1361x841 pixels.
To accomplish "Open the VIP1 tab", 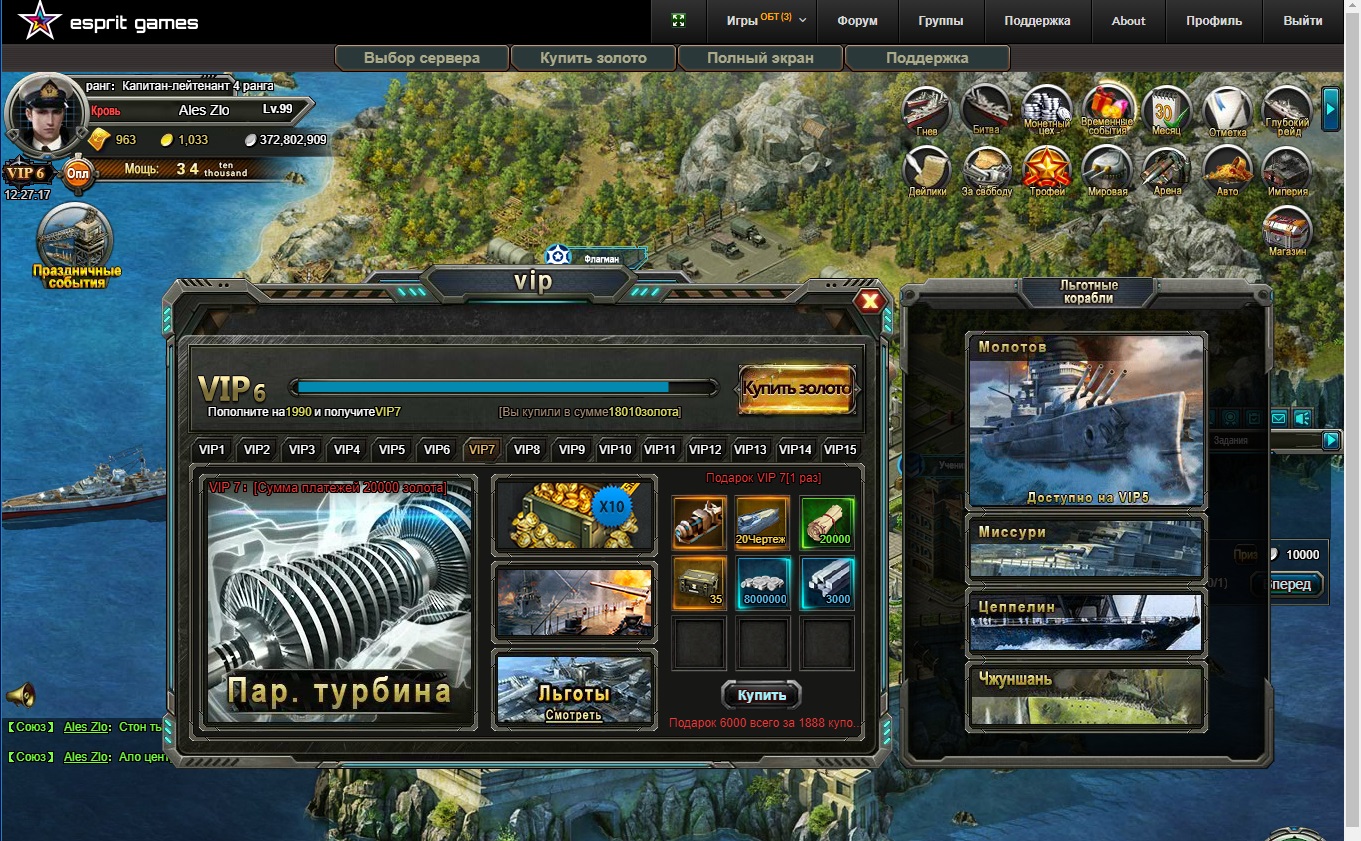I will point(212,450).
